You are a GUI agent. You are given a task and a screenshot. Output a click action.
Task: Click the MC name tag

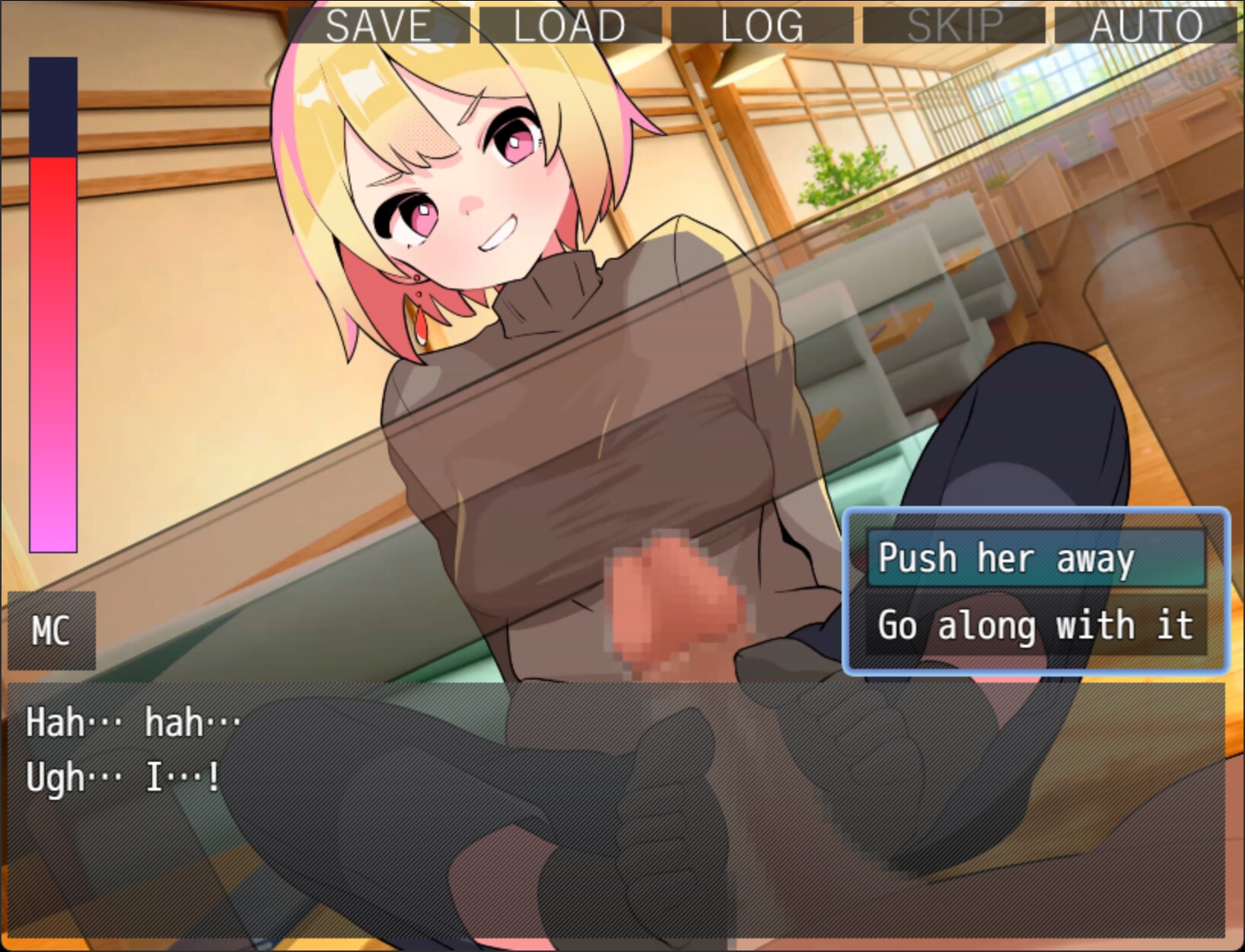tap(50, 630)
